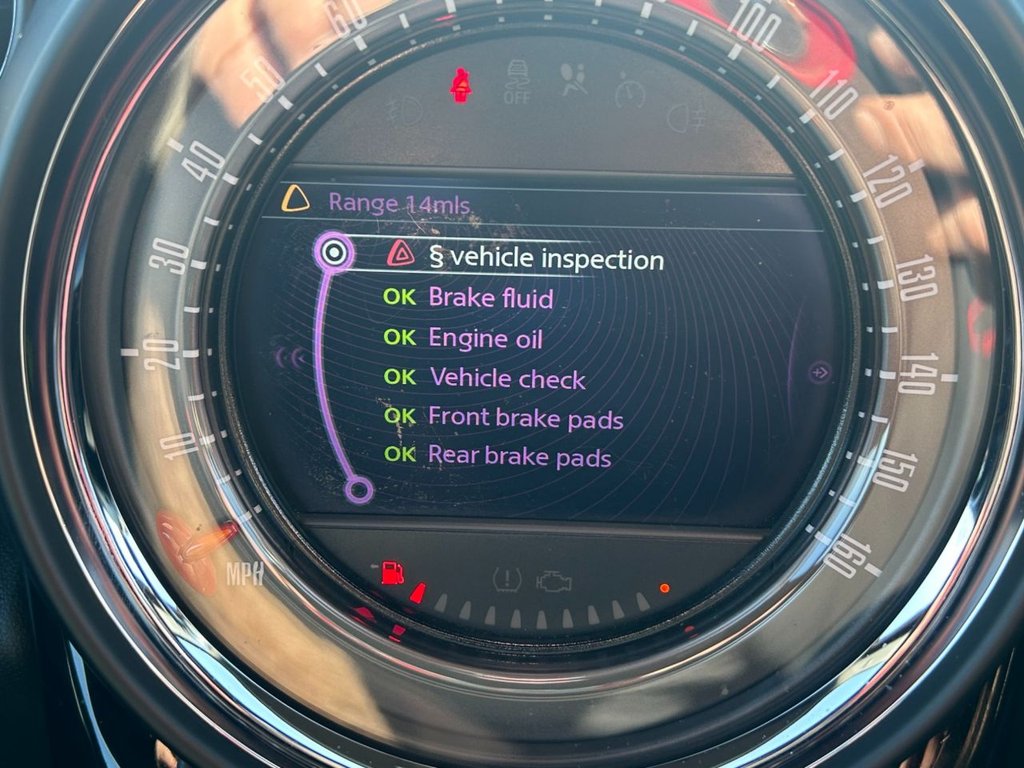Open the Front brake pads row
The height and width of the screenshot is (768, 1024).
[525, 418]
